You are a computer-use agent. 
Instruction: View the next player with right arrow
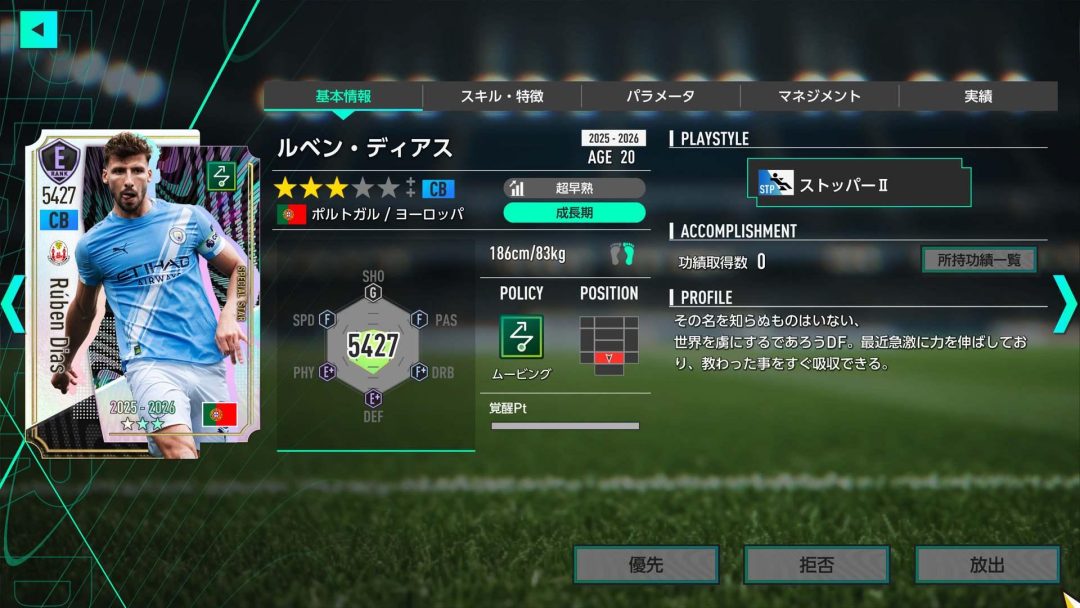click(x=1064, y=304)
